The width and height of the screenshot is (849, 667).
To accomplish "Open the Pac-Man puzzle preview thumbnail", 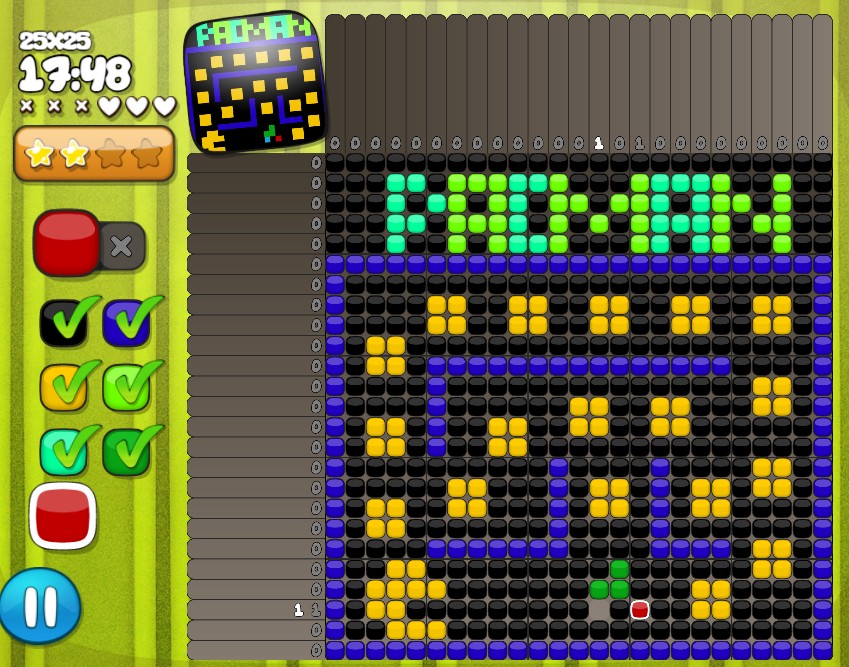I will tap(255, 82).
